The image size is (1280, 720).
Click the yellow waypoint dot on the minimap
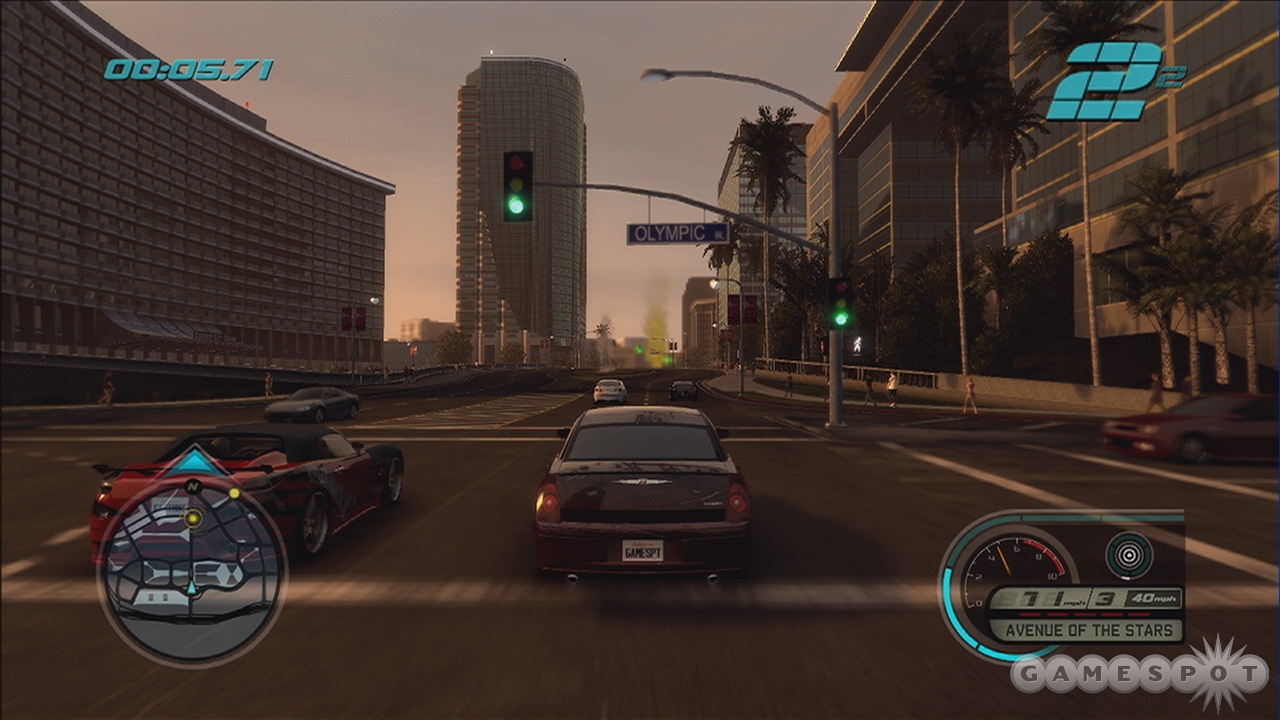point(193,518)
